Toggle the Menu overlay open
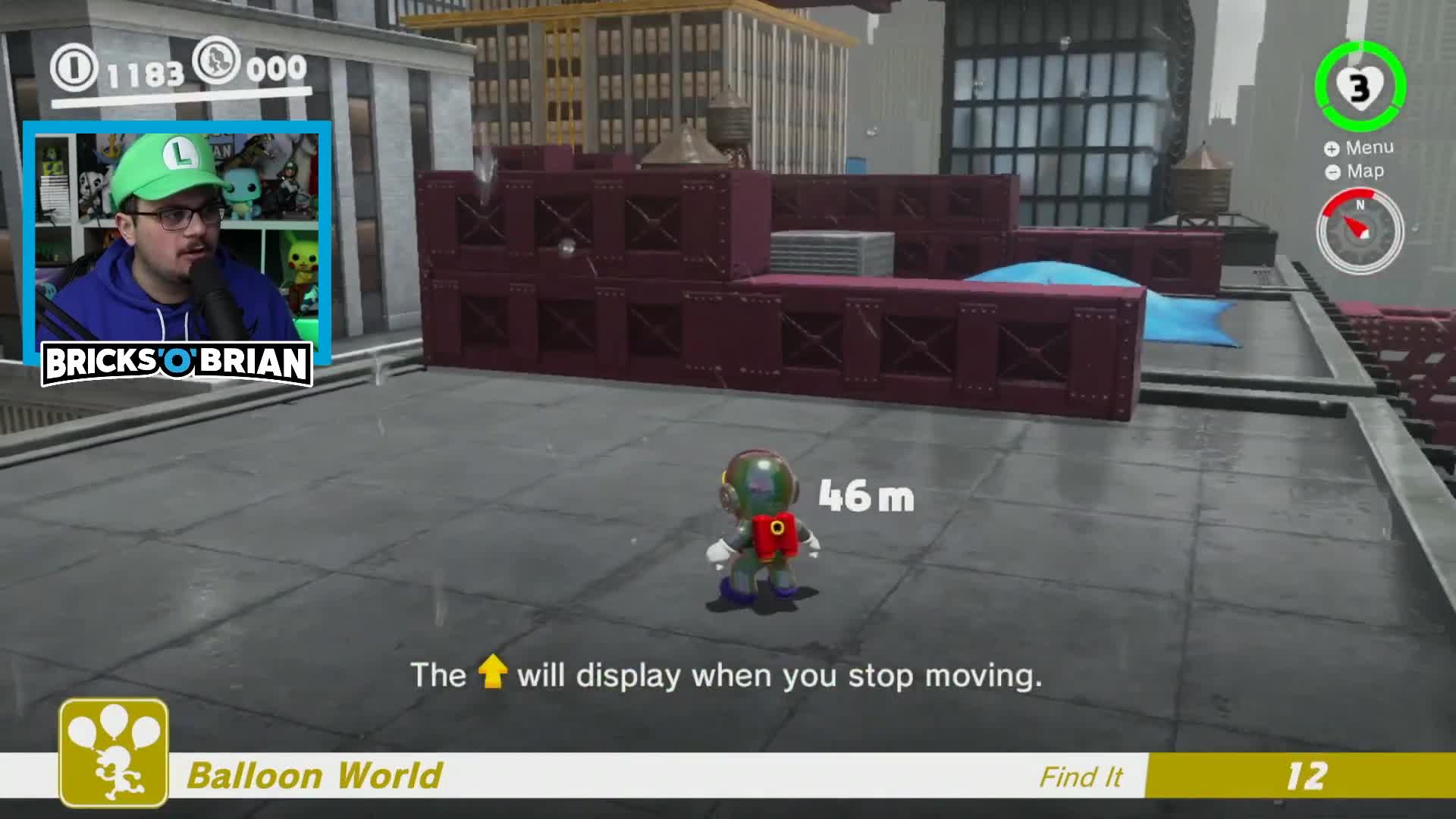 (1370, 148)
